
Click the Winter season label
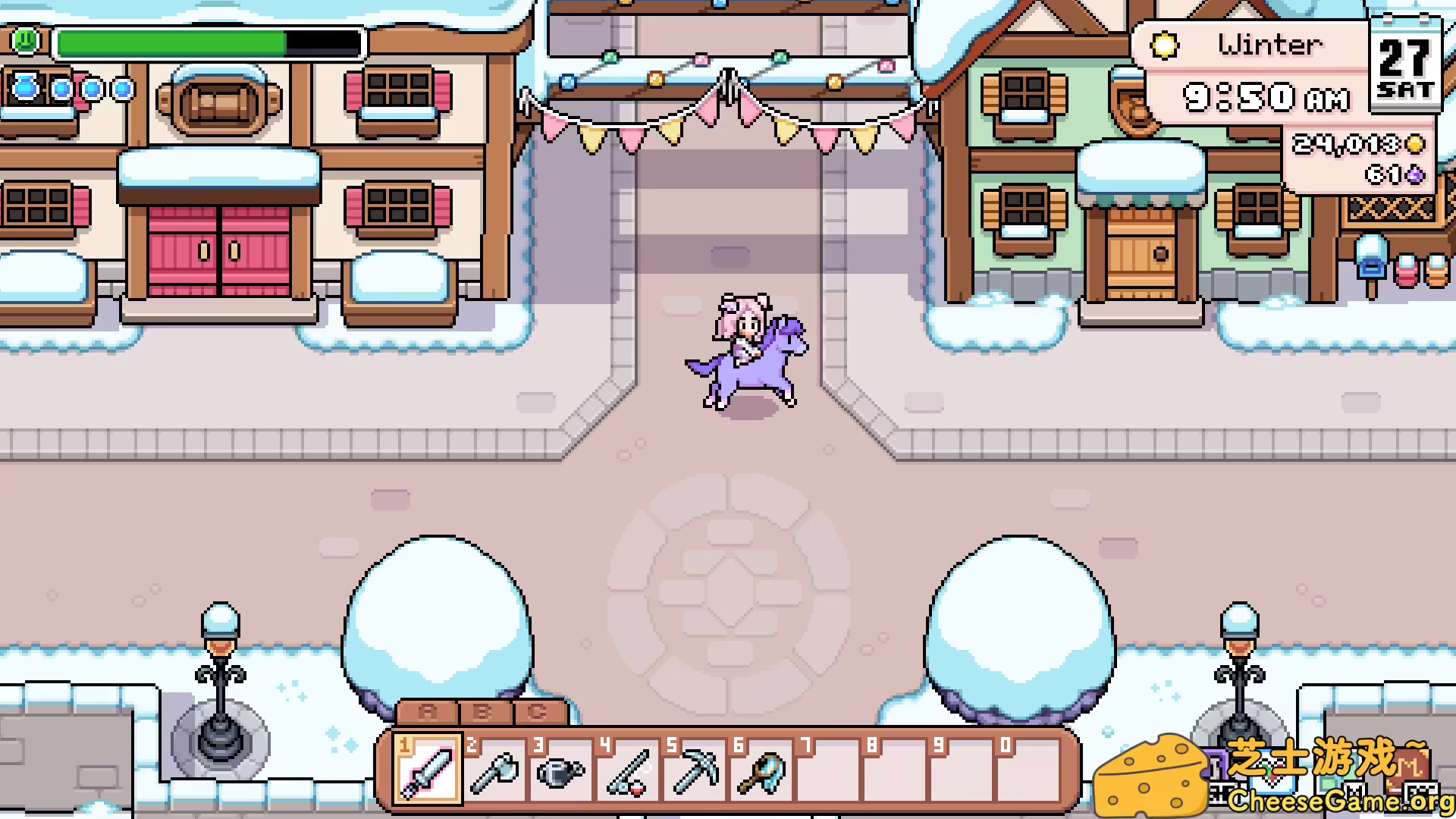pos(1269,45)
